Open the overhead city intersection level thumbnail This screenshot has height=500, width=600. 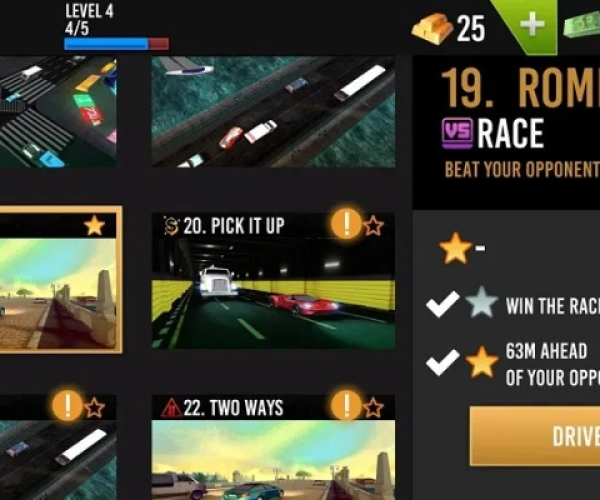coord(57,112)
